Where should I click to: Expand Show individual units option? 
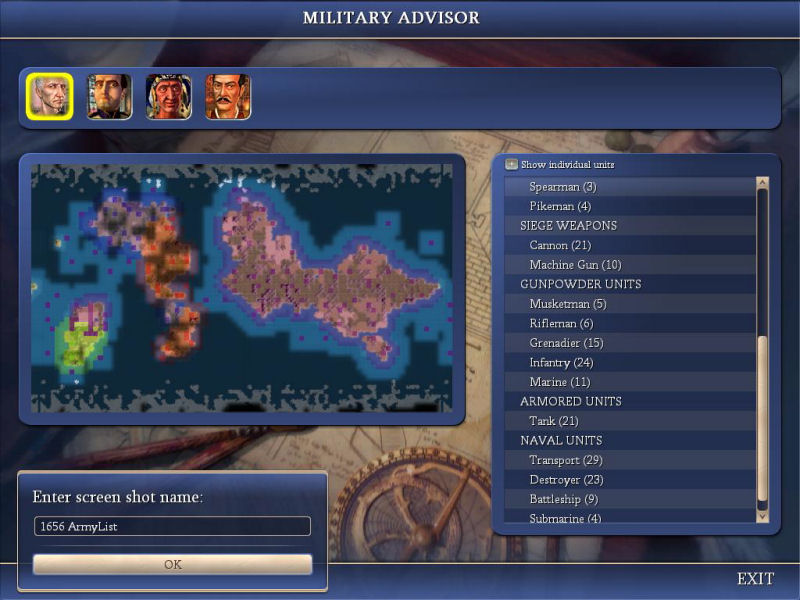[512, 164]
